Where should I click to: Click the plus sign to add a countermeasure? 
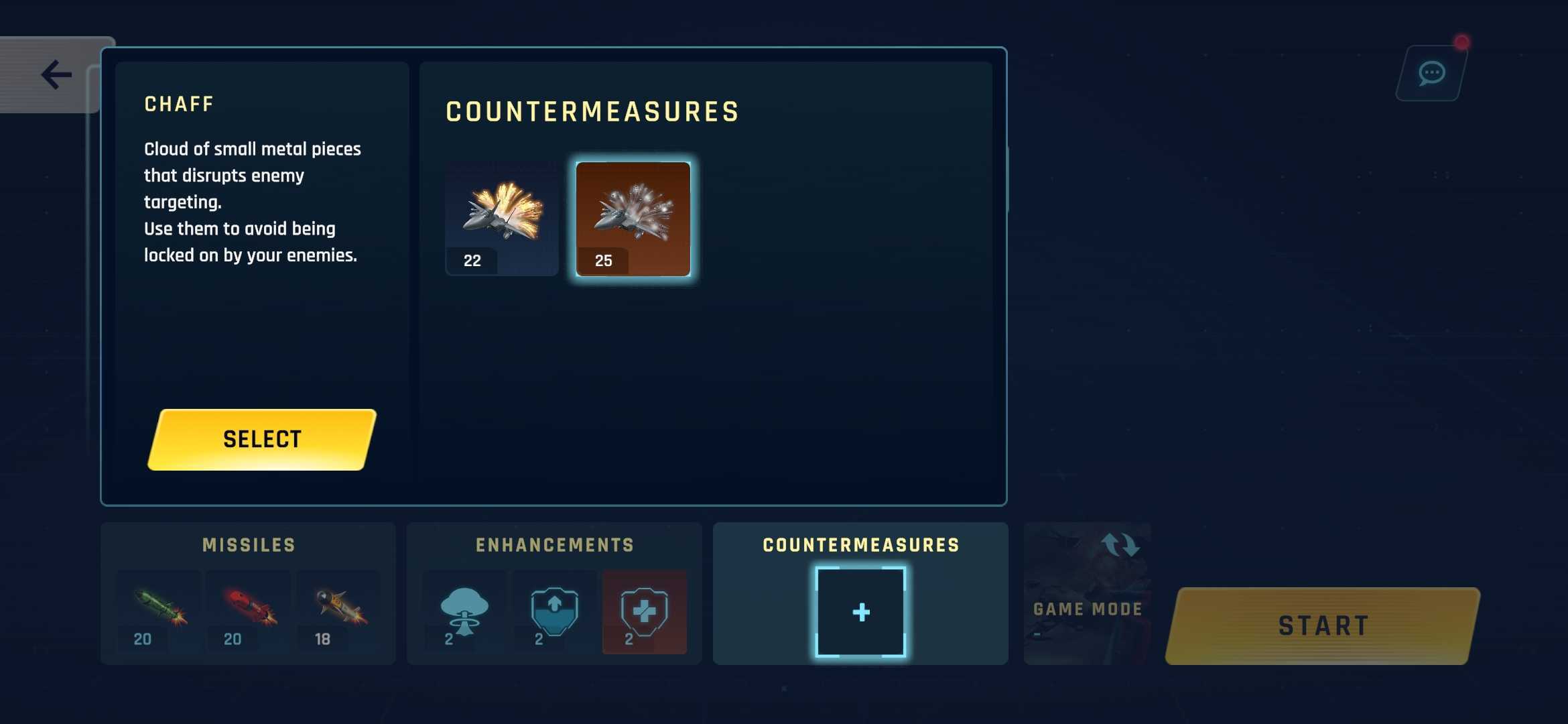point(861,611)
